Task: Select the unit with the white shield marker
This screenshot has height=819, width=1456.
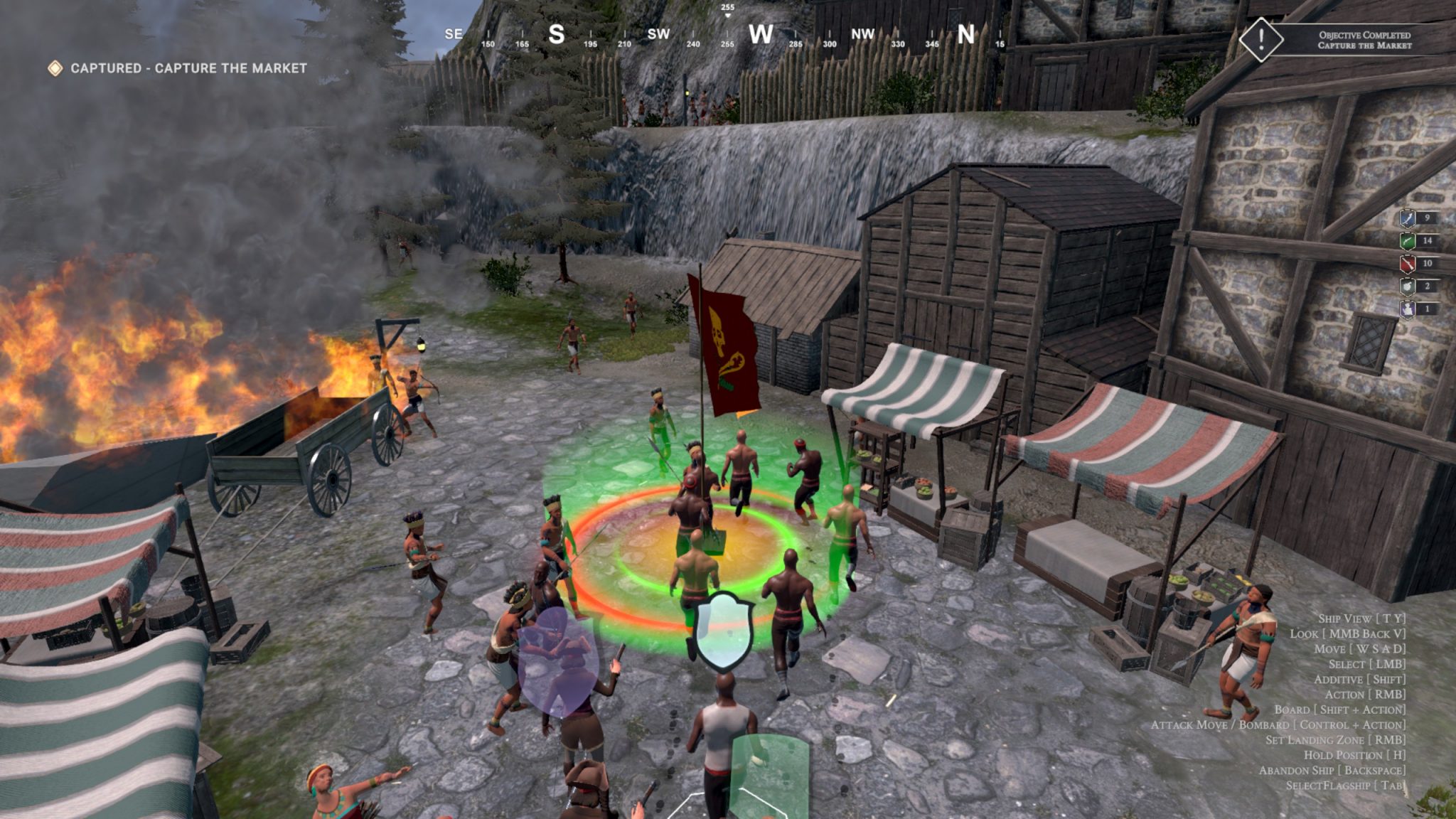Action: coord(724,631)
